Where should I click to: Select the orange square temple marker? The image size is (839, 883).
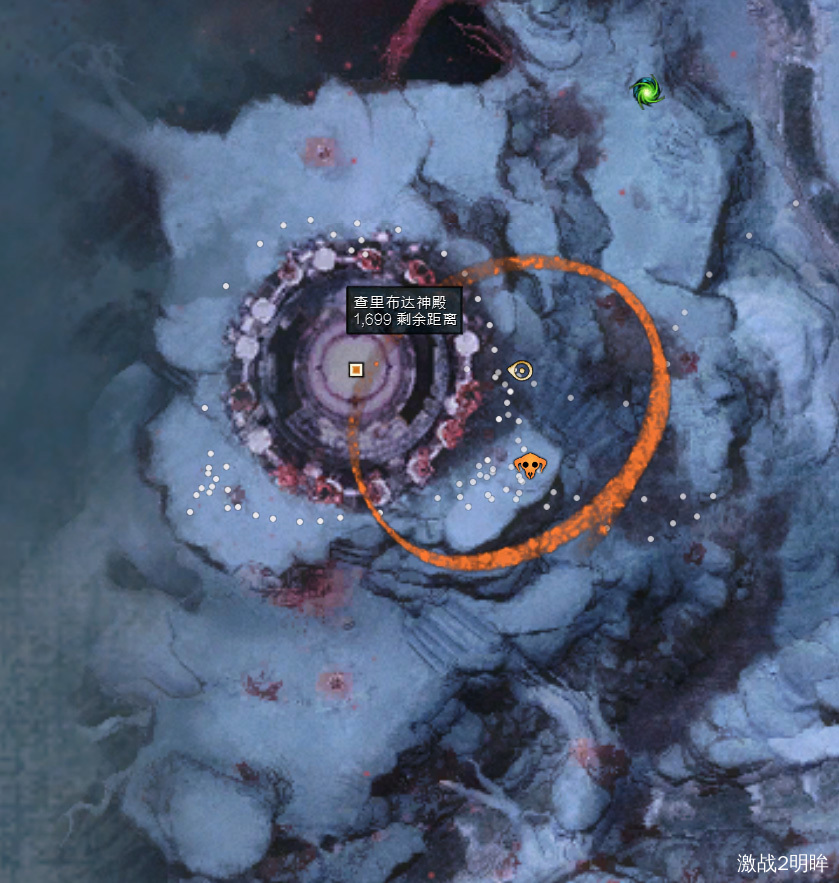coord(355,369)
